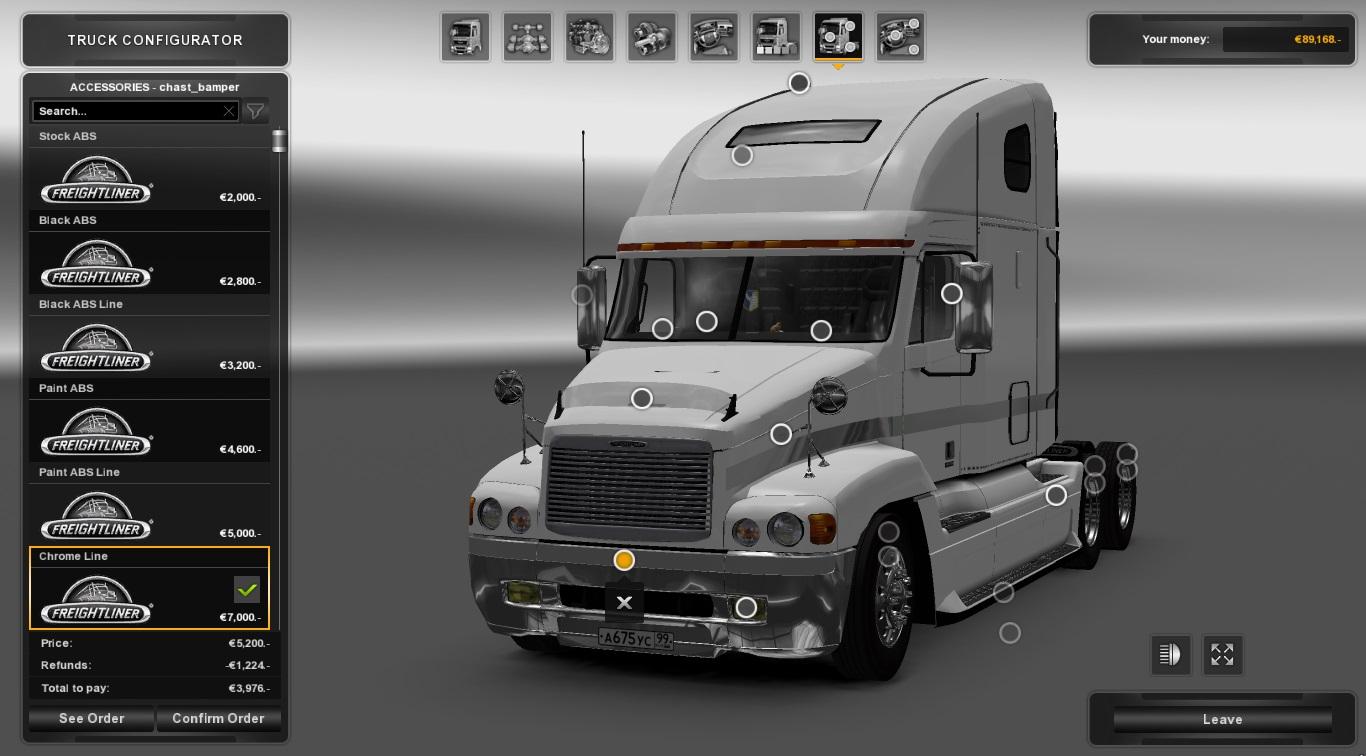The width and height of the screenshot is (1366, 756).
Task: Select the Paint ABS bumper
Action: point(149,432)
